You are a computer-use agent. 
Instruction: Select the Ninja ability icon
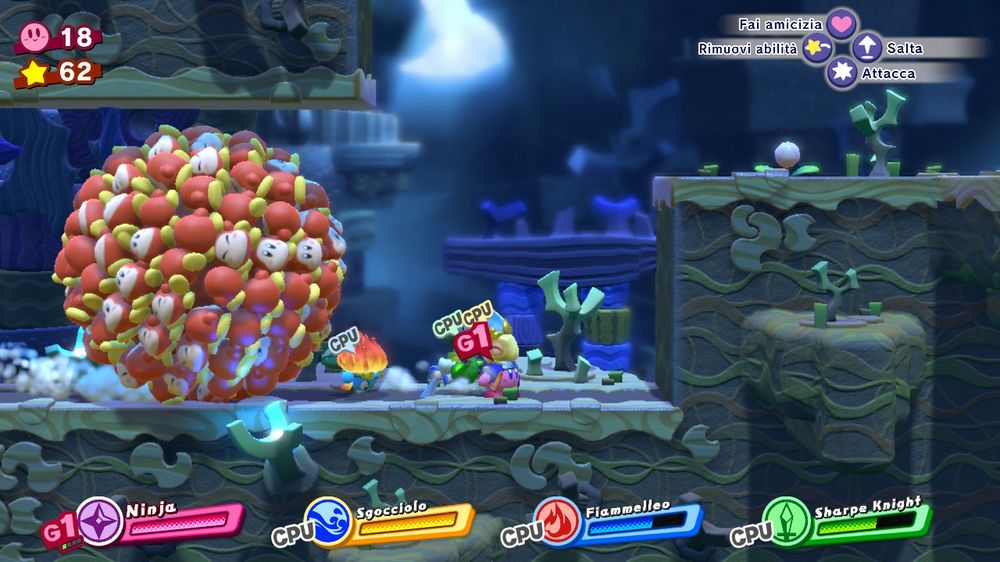(x=101, y=522)
